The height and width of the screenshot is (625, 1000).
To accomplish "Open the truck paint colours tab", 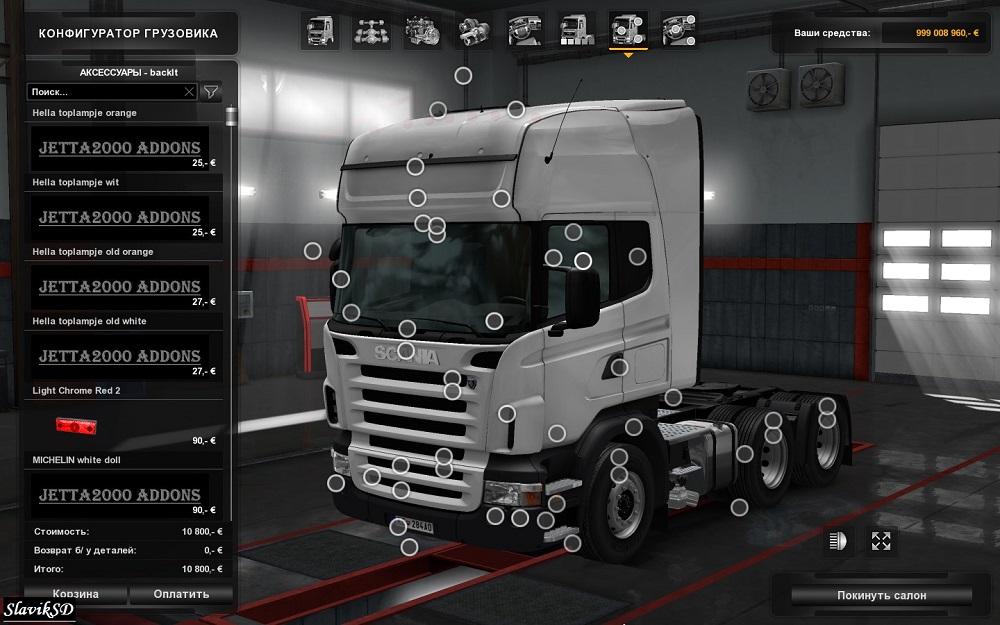I will [x=576, y=29].
